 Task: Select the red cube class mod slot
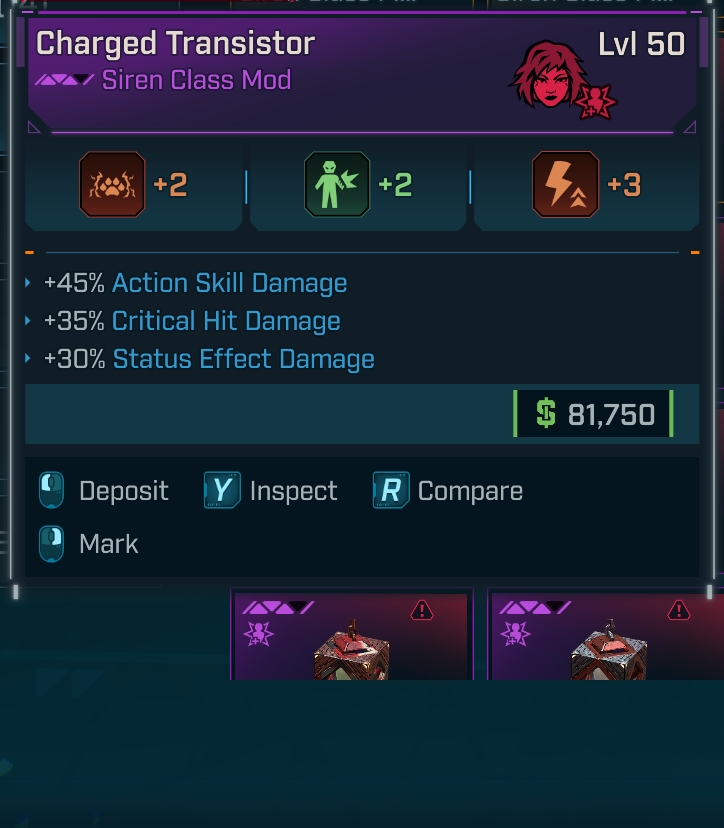351,636
